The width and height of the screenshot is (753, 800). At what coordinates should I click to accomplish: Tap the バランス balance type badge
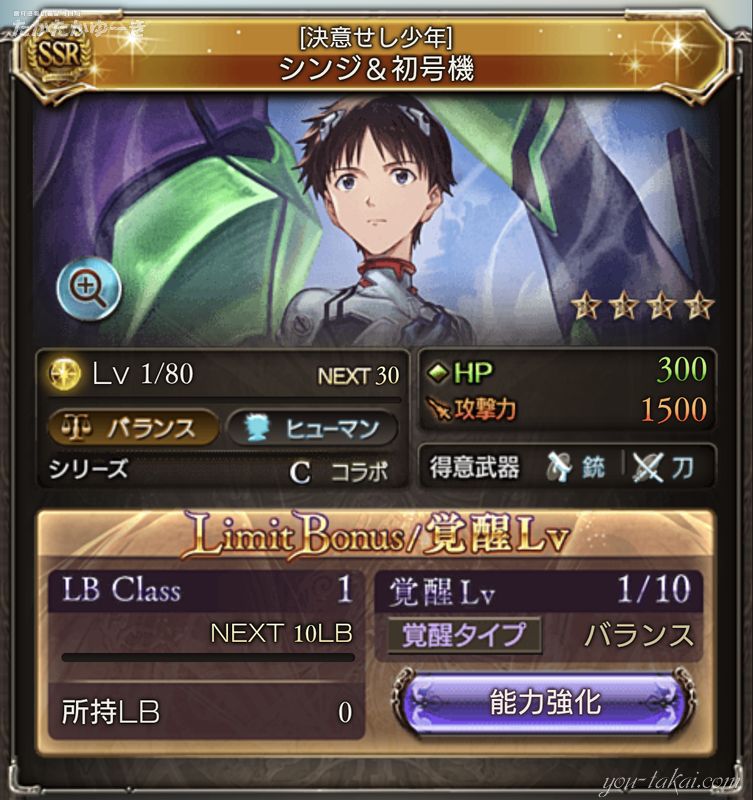(x=134, y=429)
